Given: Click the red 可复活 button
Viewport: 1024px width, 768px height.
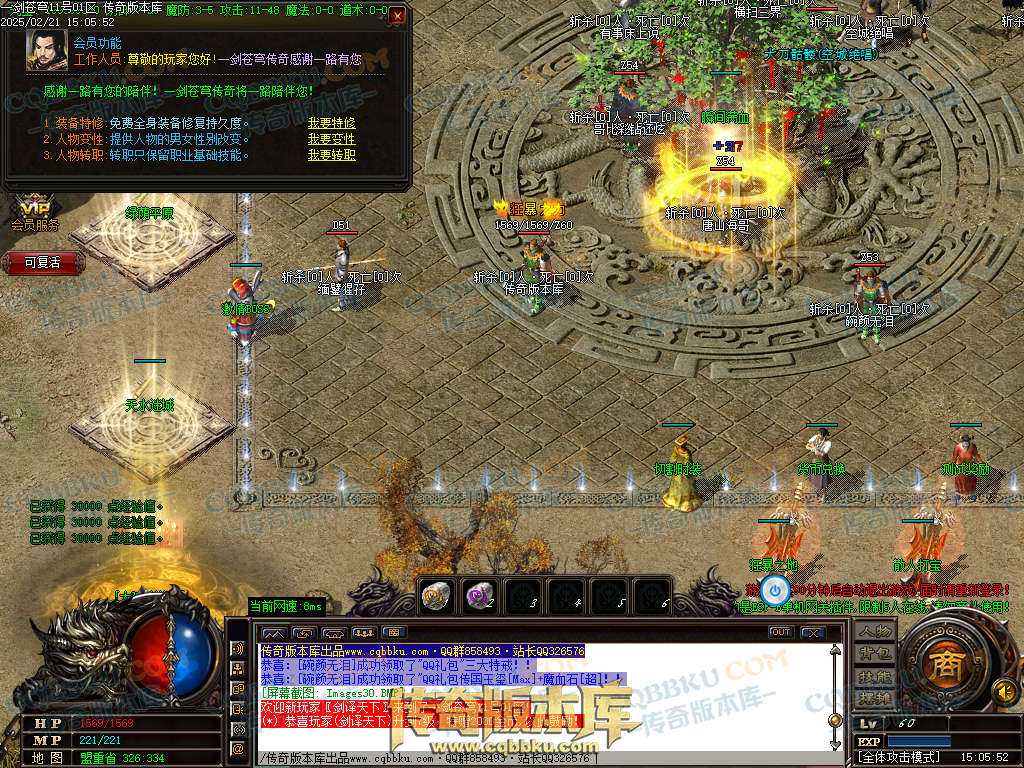Looking at the screenshot, I should tap(42, 262).
